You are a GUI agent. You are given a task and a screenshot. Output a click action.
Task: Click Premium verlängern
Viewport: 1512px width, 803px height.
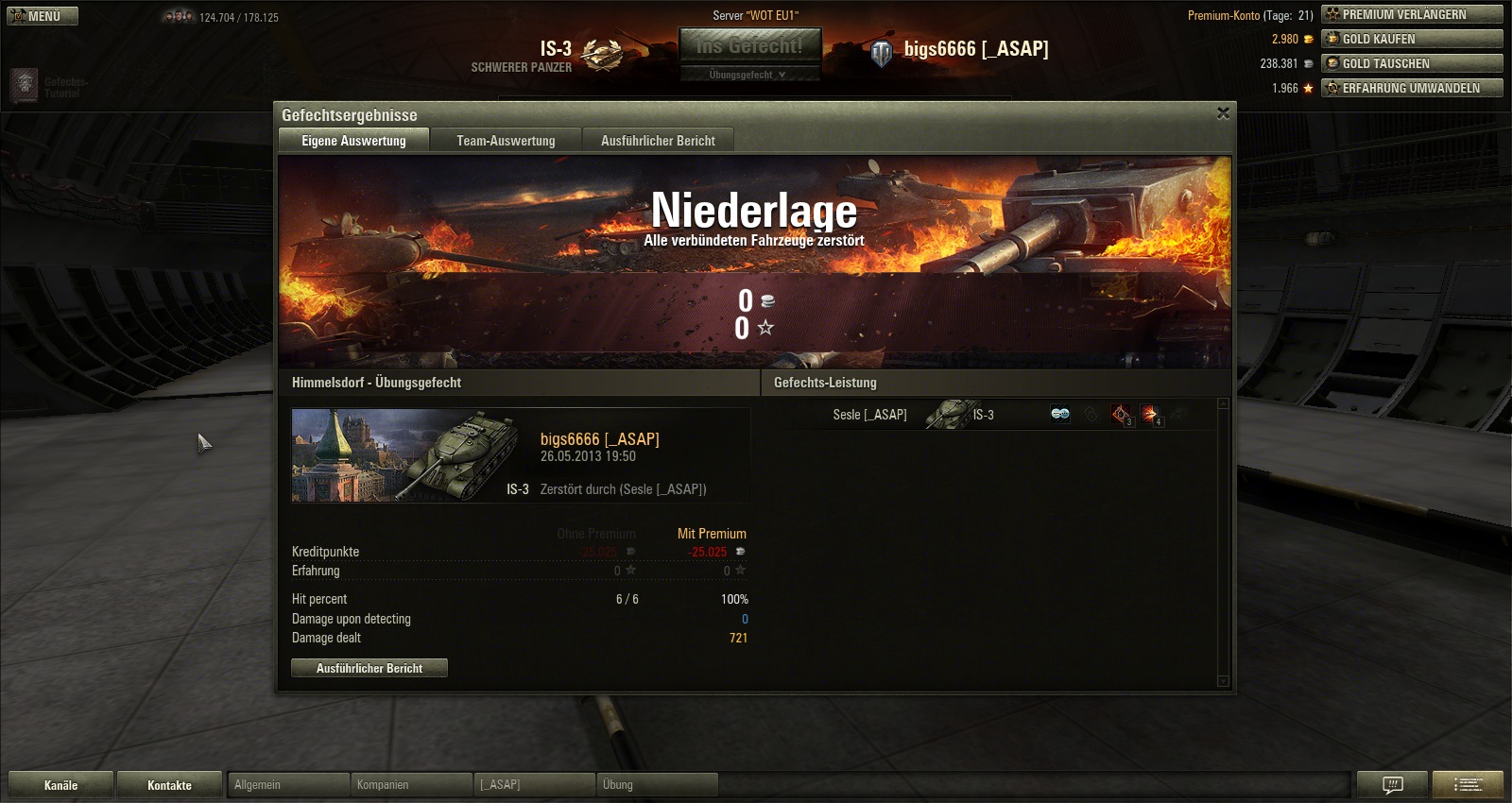[x=1412, y=14]
